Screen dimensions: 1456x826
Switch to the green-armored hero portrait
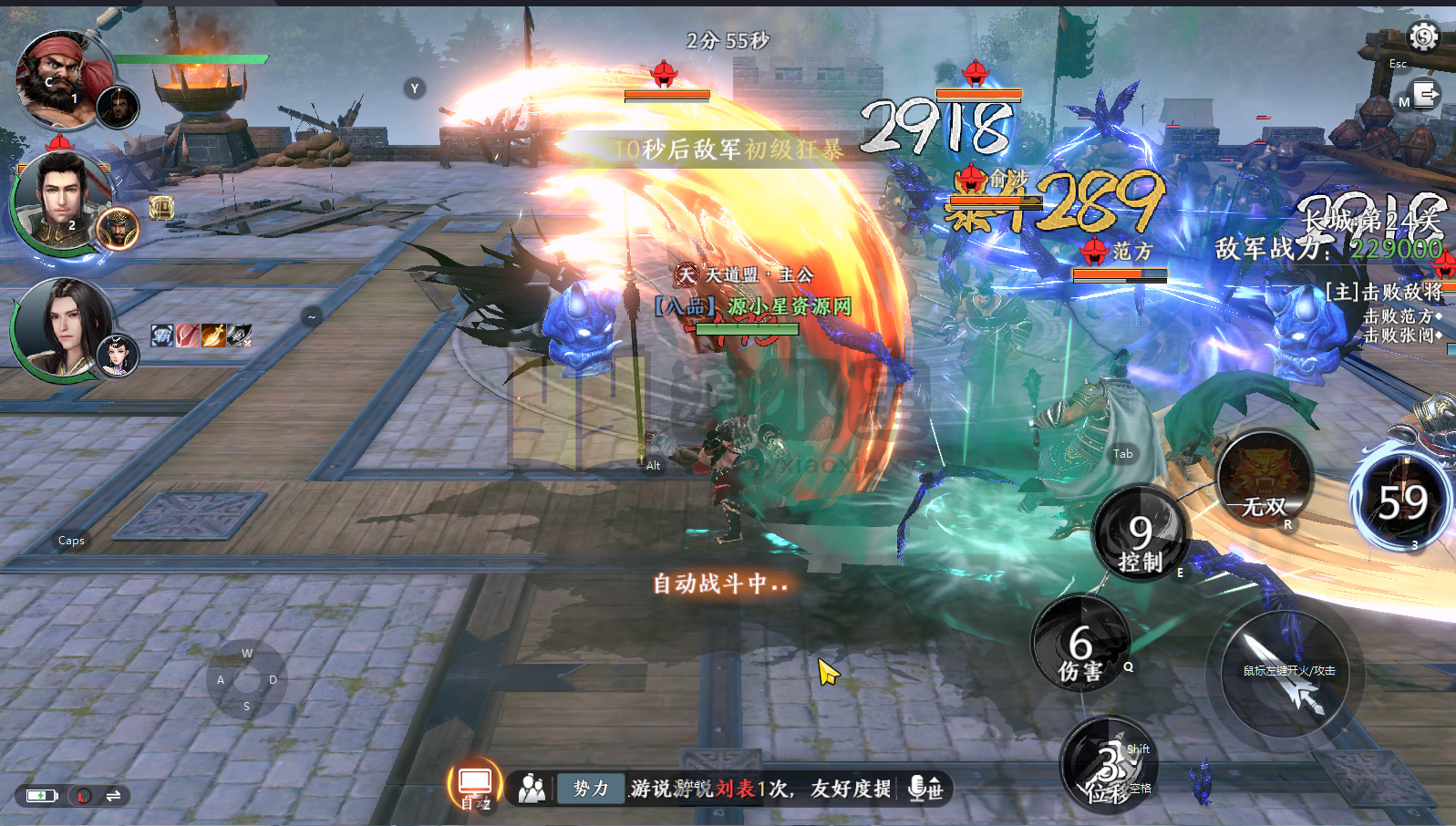pos(62,201)
